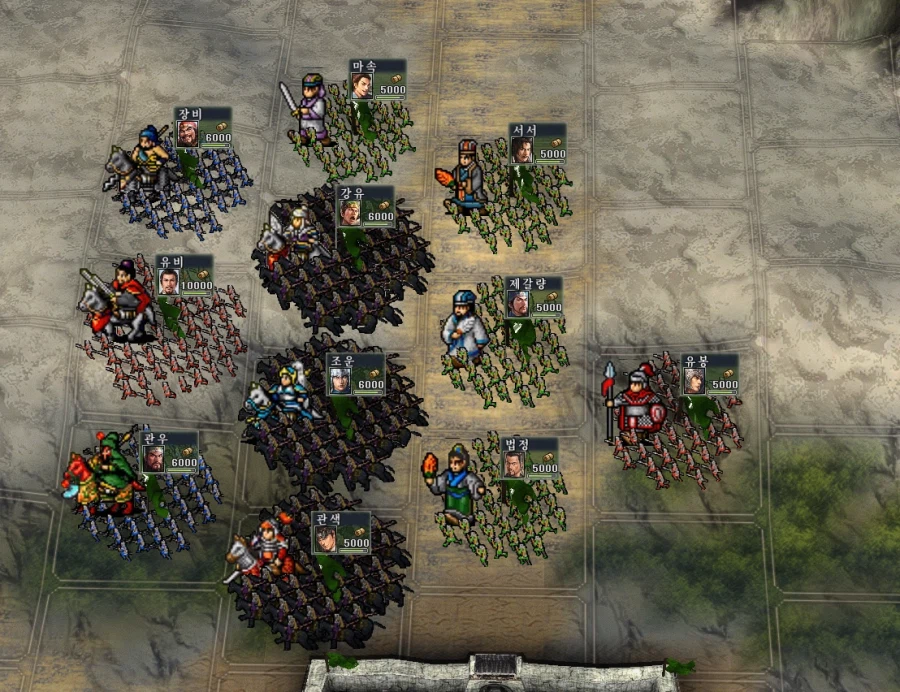The width and height of the screenshot is (900, 692).
Task: Click the 강유 unit nameplate
Action: (x=365, y=207)
